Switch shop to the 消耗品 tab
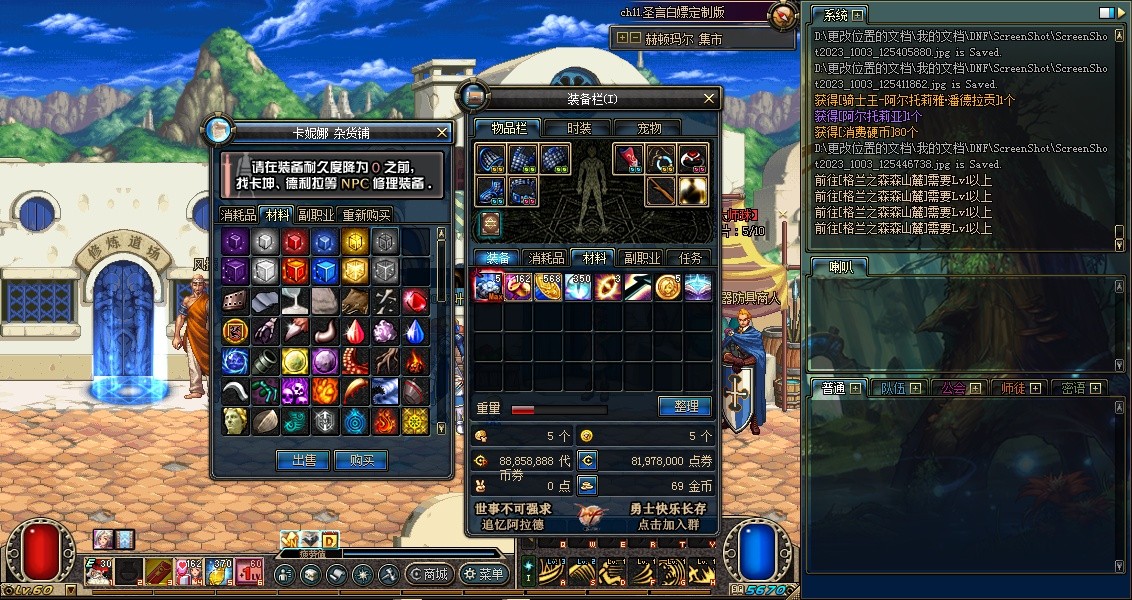Screen dimensions: 1132x600 238,215
